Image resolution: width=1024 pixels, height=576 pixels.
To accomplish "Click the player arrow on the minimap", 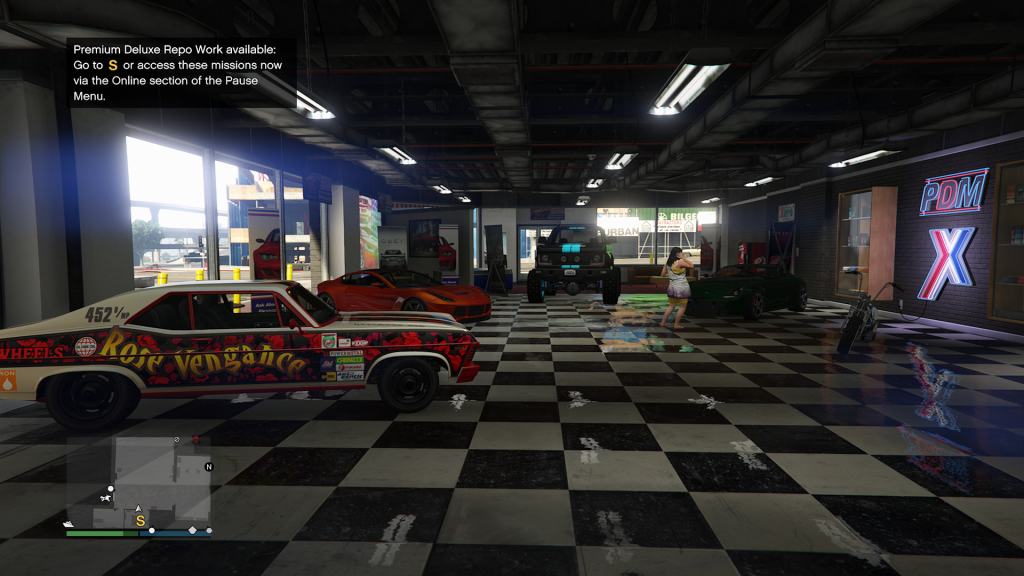I will click(x=140, y=508).
